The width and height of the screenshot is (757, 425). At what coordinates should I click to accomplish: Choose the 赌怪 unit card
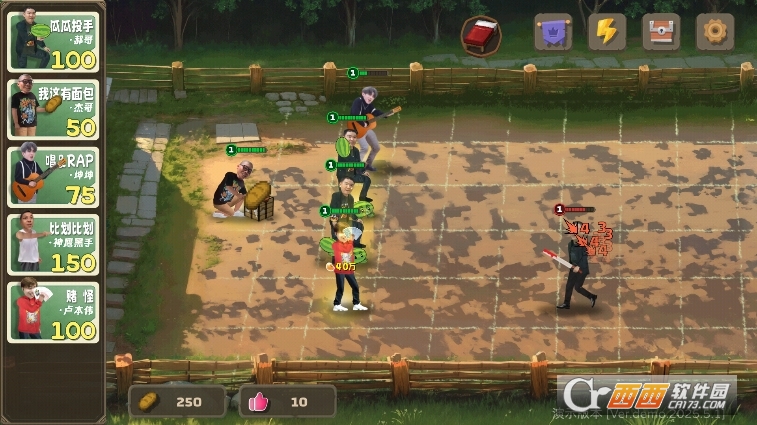click(54, 311)
